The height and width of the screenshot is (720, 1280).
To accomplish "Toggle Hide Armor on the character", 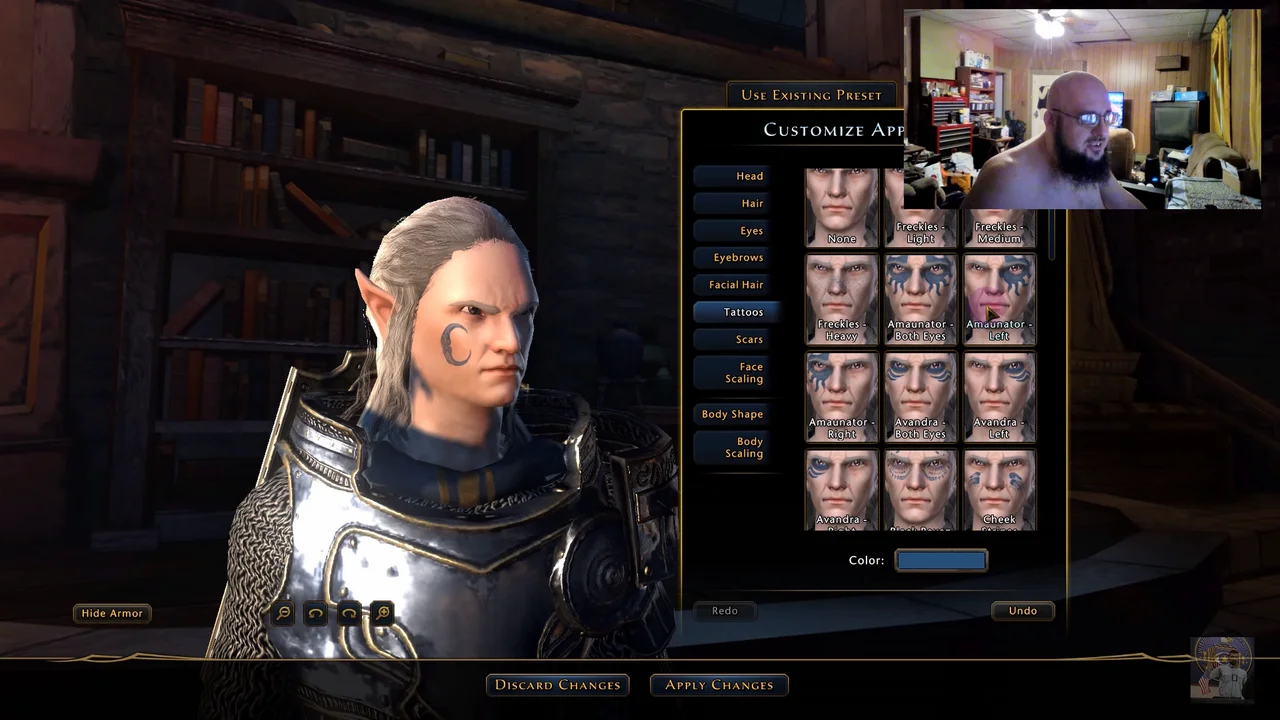I will 112,613.
